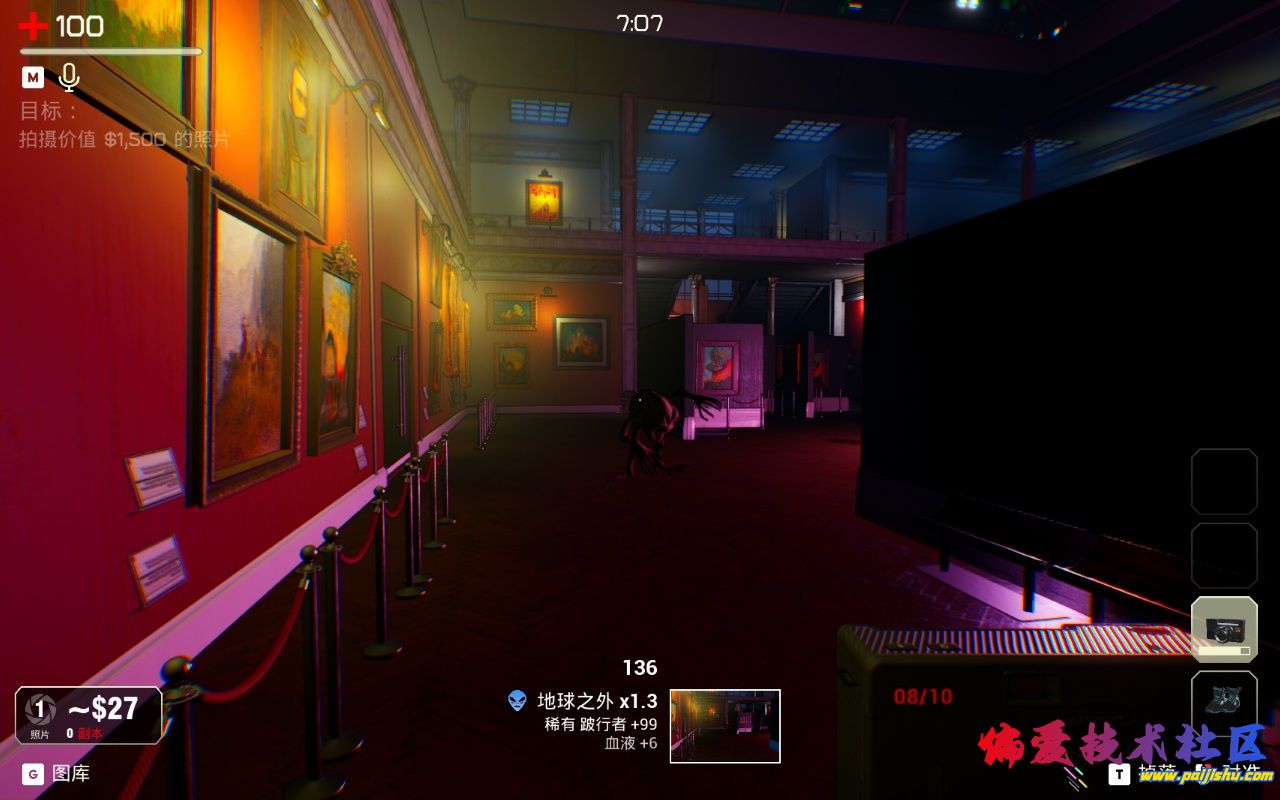
Task: Open the 图库 gallery label
Action: coord(70,773)
